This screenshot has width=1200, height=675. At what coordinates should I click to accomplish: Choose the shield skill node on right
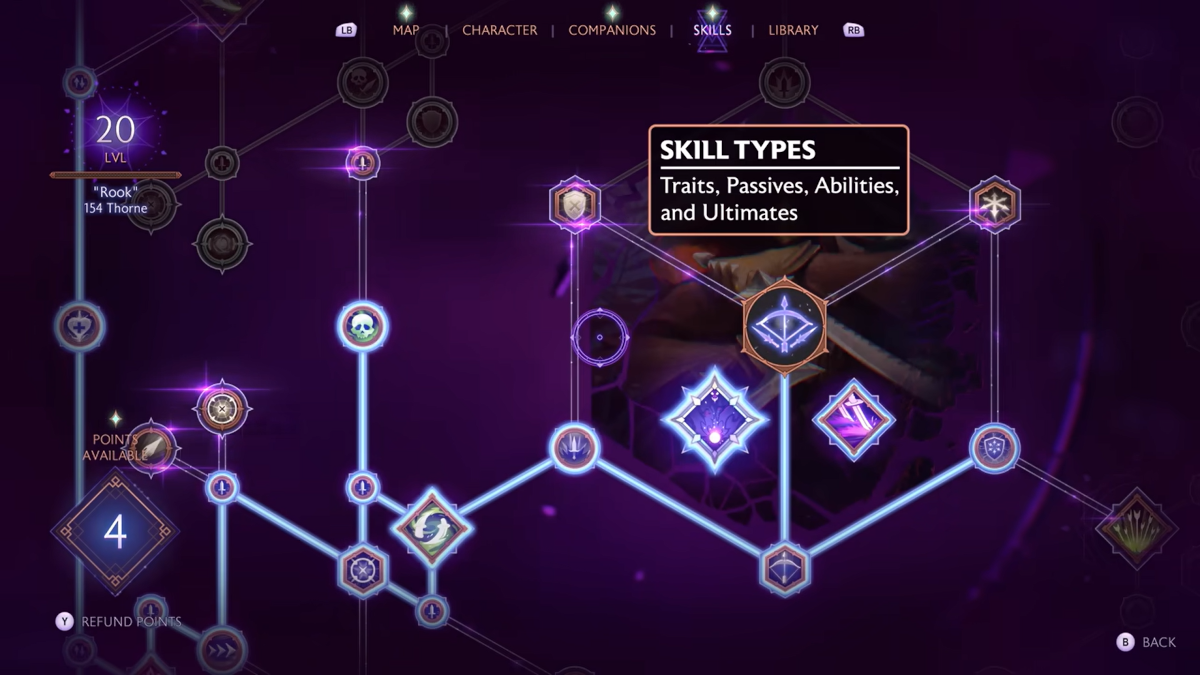[995, 447]
